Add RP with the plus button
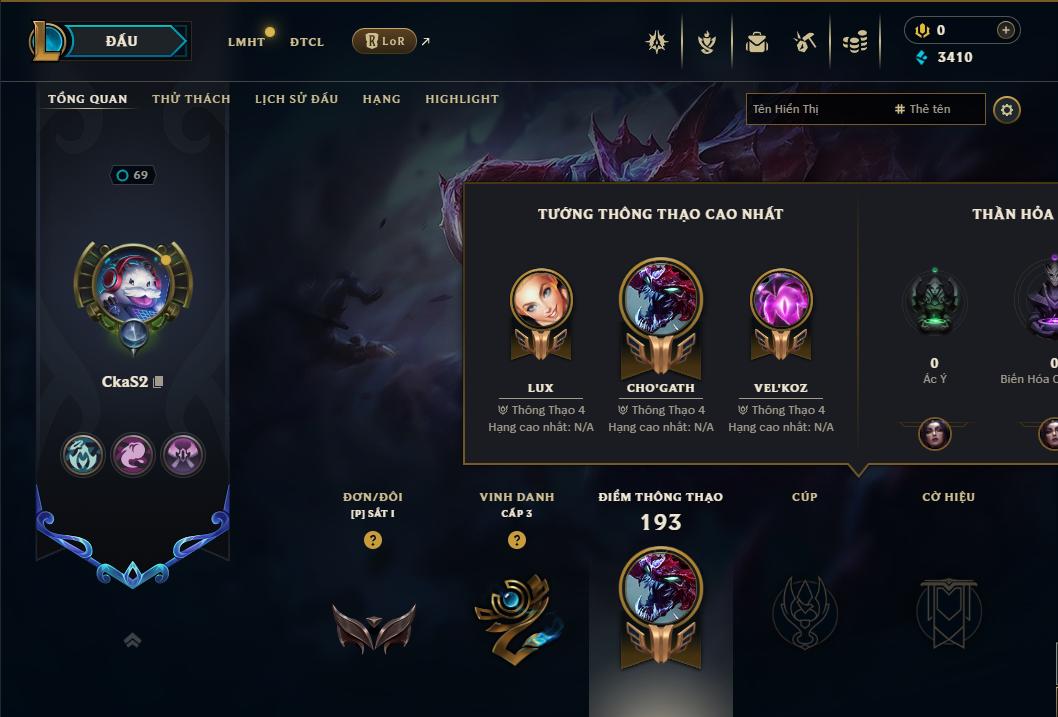This screenshot has height=717, width=1058. [1005, 30]
